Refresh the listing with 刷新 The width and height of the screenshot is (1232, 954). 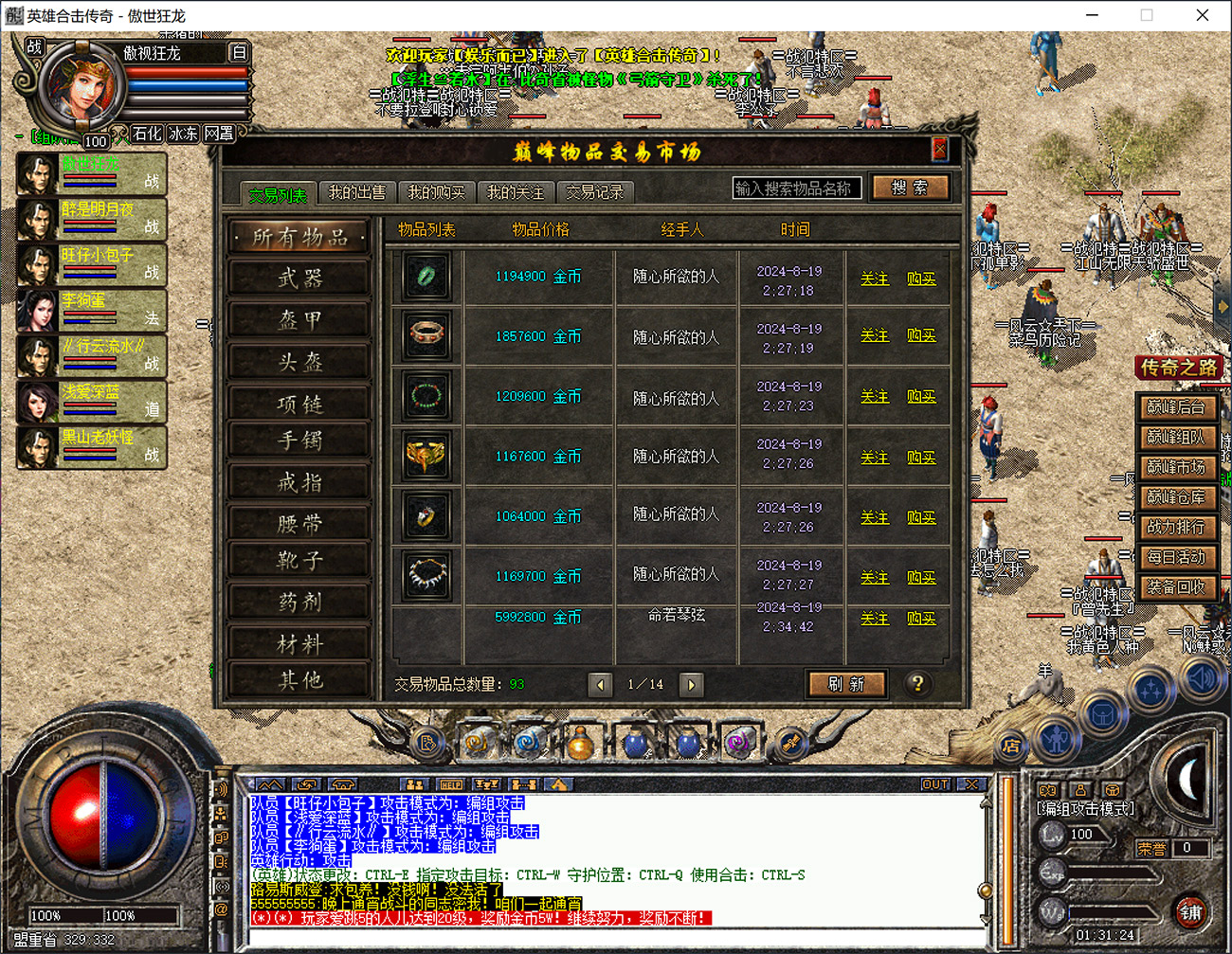[846, 684]
